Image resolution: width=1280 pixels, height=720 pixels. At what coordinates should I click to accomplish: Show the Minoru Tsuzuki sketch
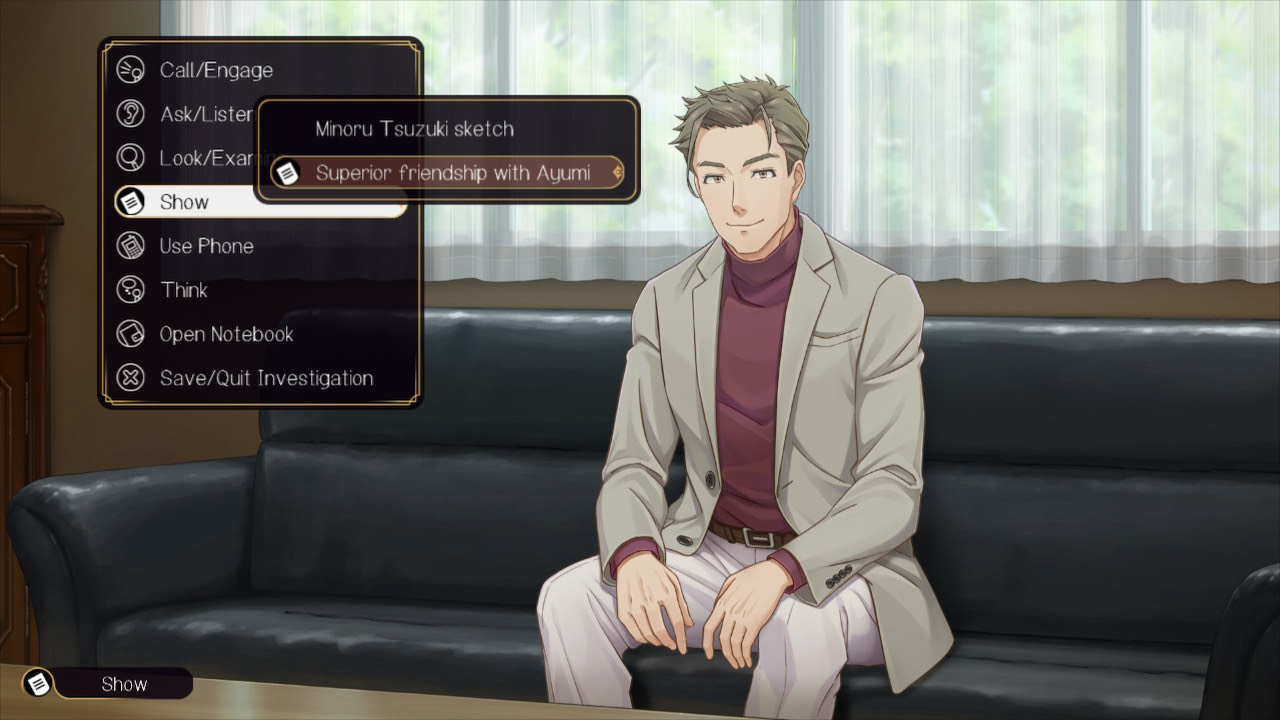[414, 129]
